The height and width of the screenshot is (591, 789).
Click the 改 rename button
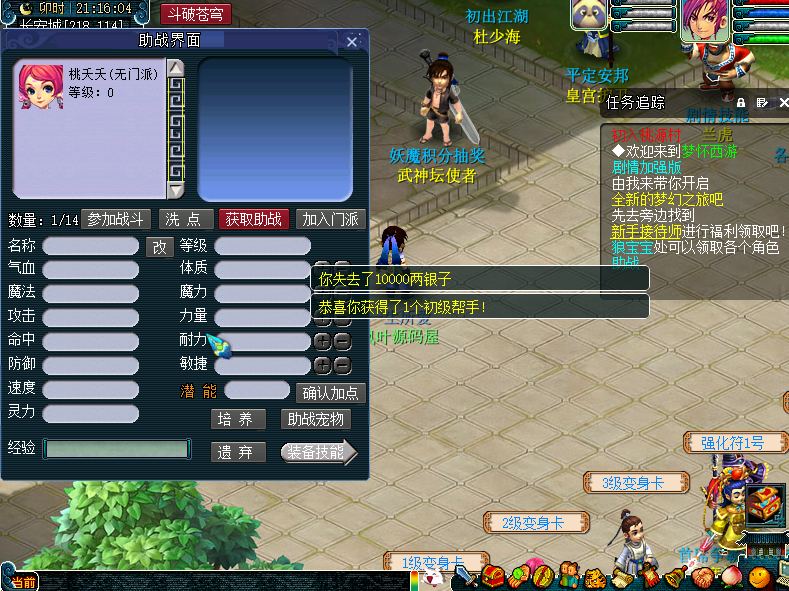tap(159, 246)
